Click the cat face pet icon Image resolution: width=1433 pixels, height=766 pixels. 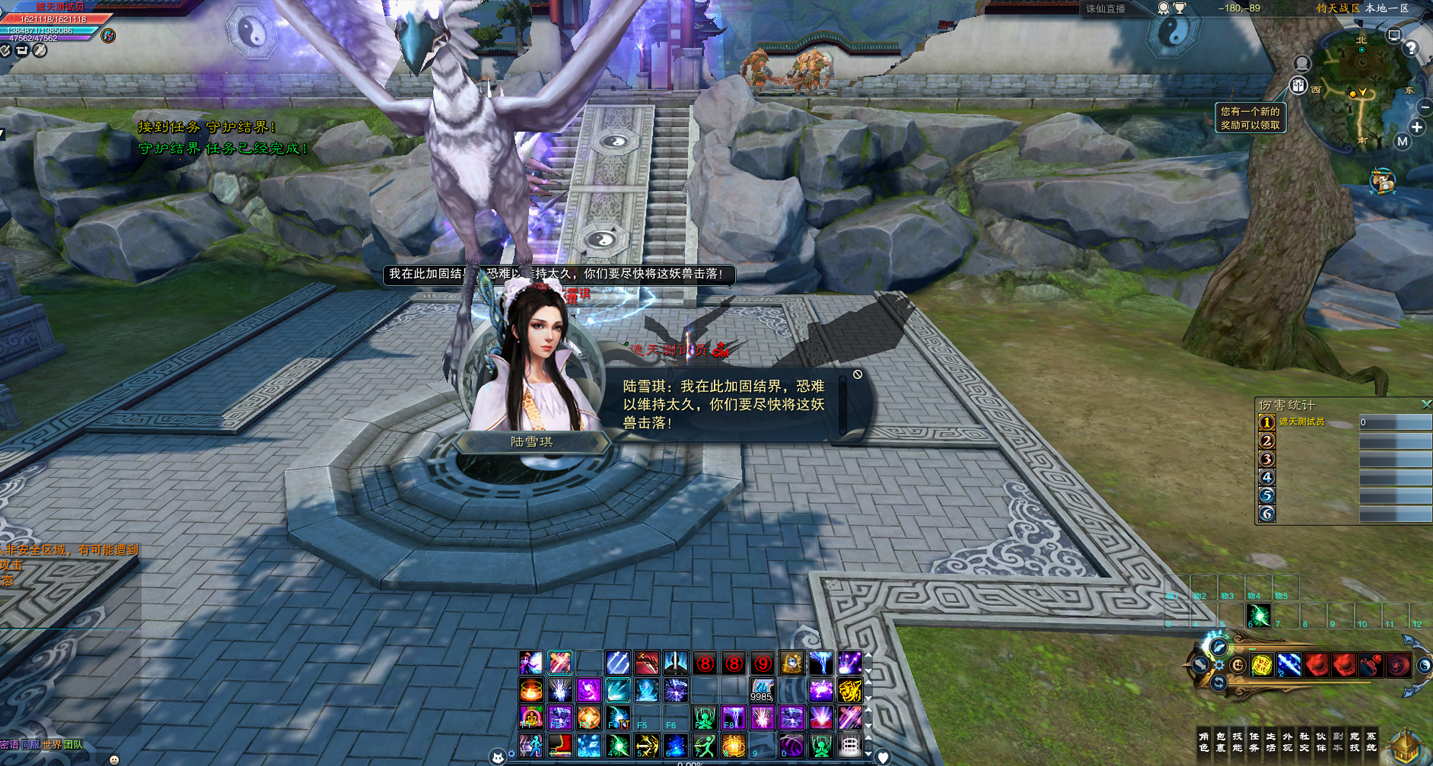tap(498, 757)
